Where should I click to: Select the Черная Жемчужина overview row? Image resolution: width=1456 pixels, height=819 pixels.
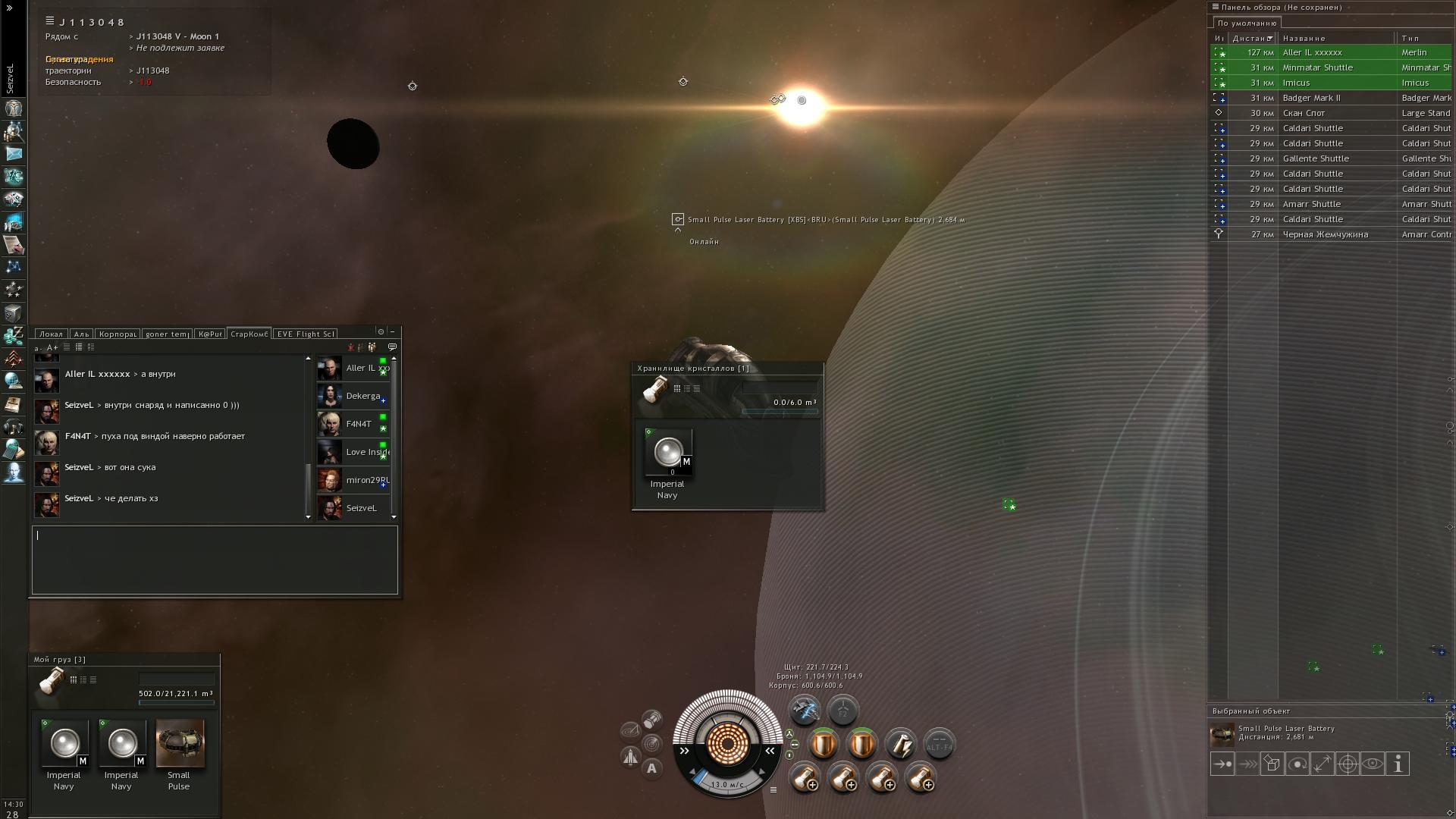click(1325, 234)
